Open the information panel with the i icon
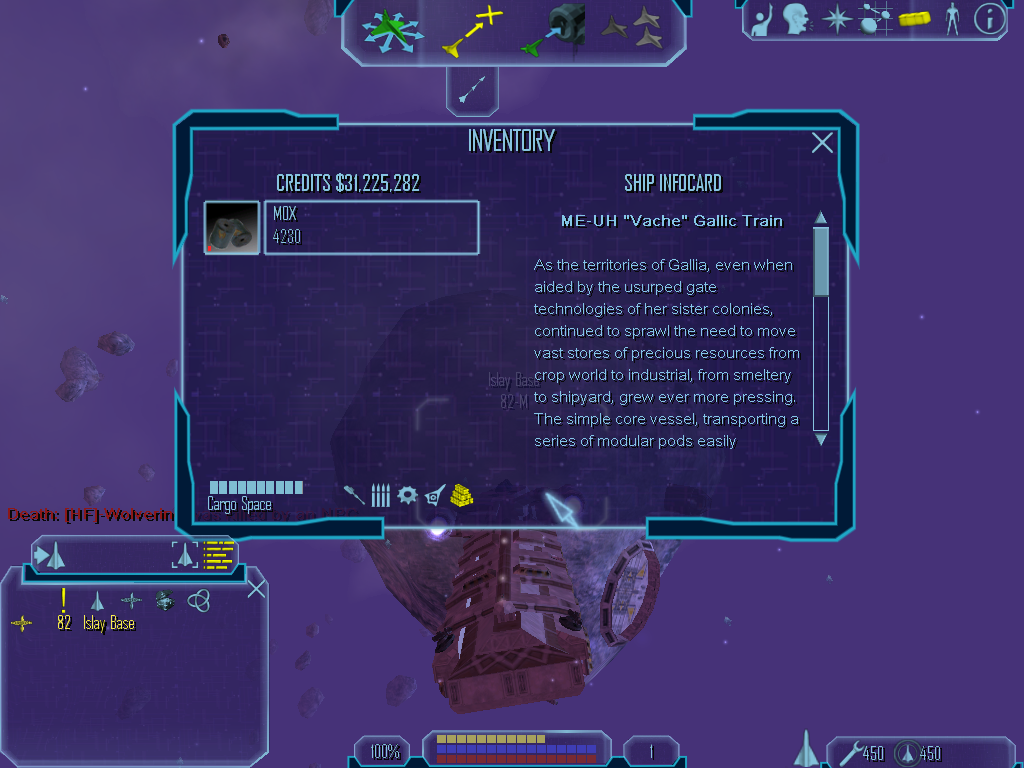Image resolution: width=1024 pixels, height=768 pixels. point(989,18)
